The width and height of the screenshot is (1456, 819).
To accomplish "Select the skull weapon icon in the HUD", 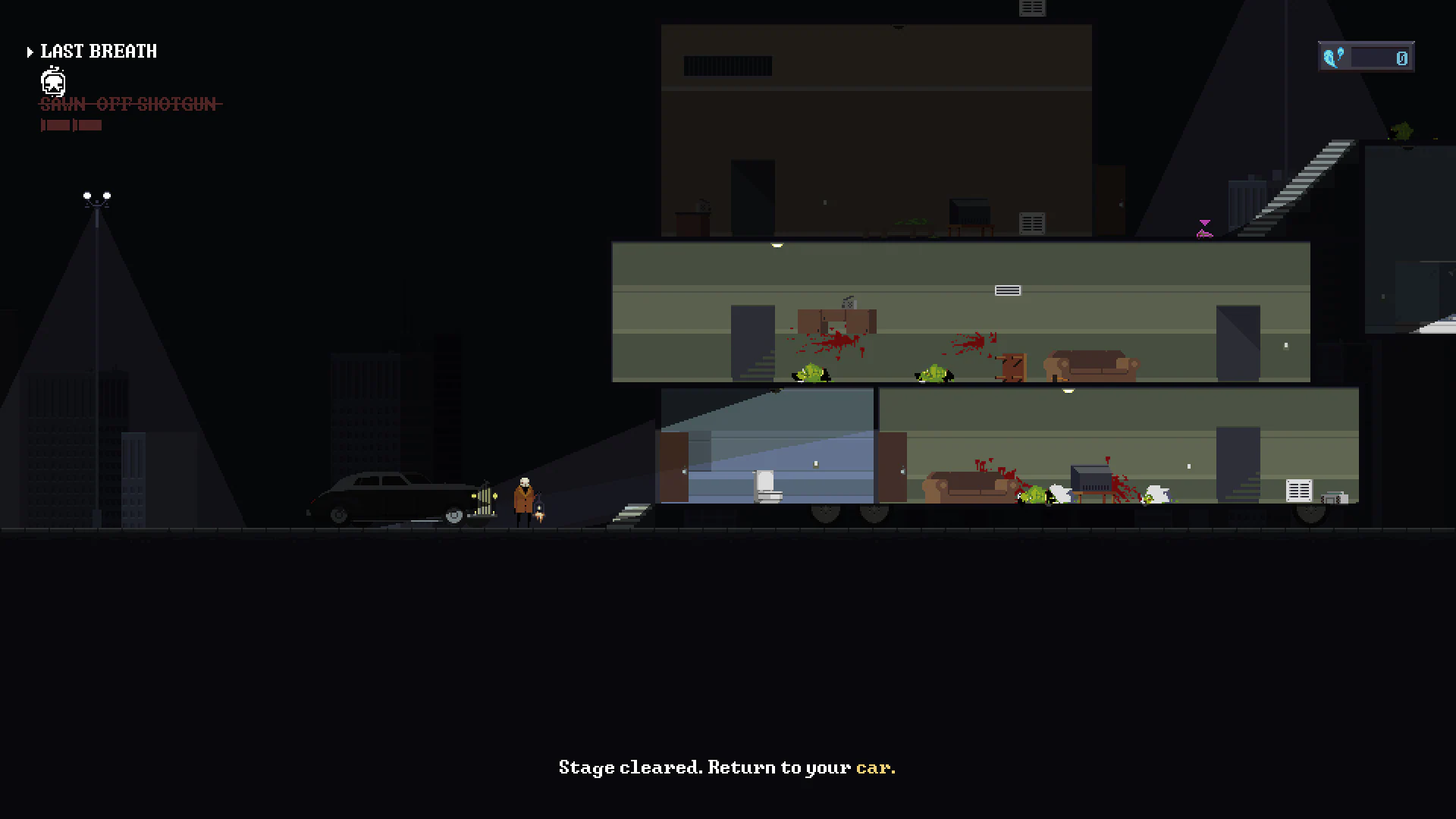I will 52,82.
